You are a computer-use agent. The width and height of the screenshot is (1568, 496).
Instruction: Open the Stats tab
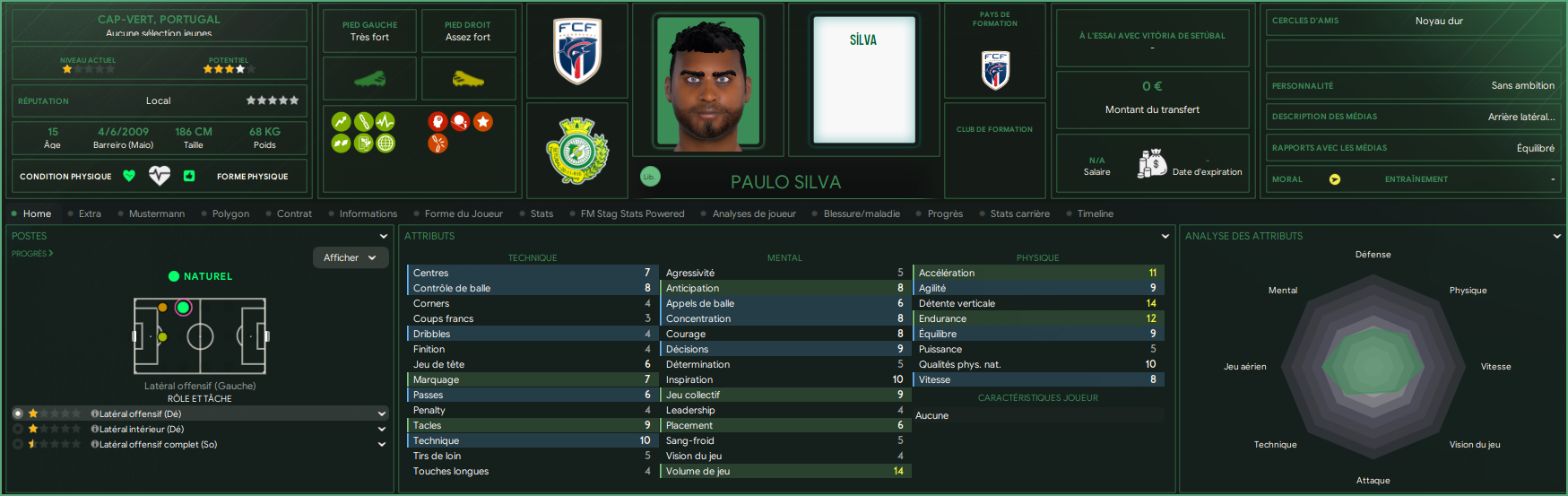pos(541,213)
